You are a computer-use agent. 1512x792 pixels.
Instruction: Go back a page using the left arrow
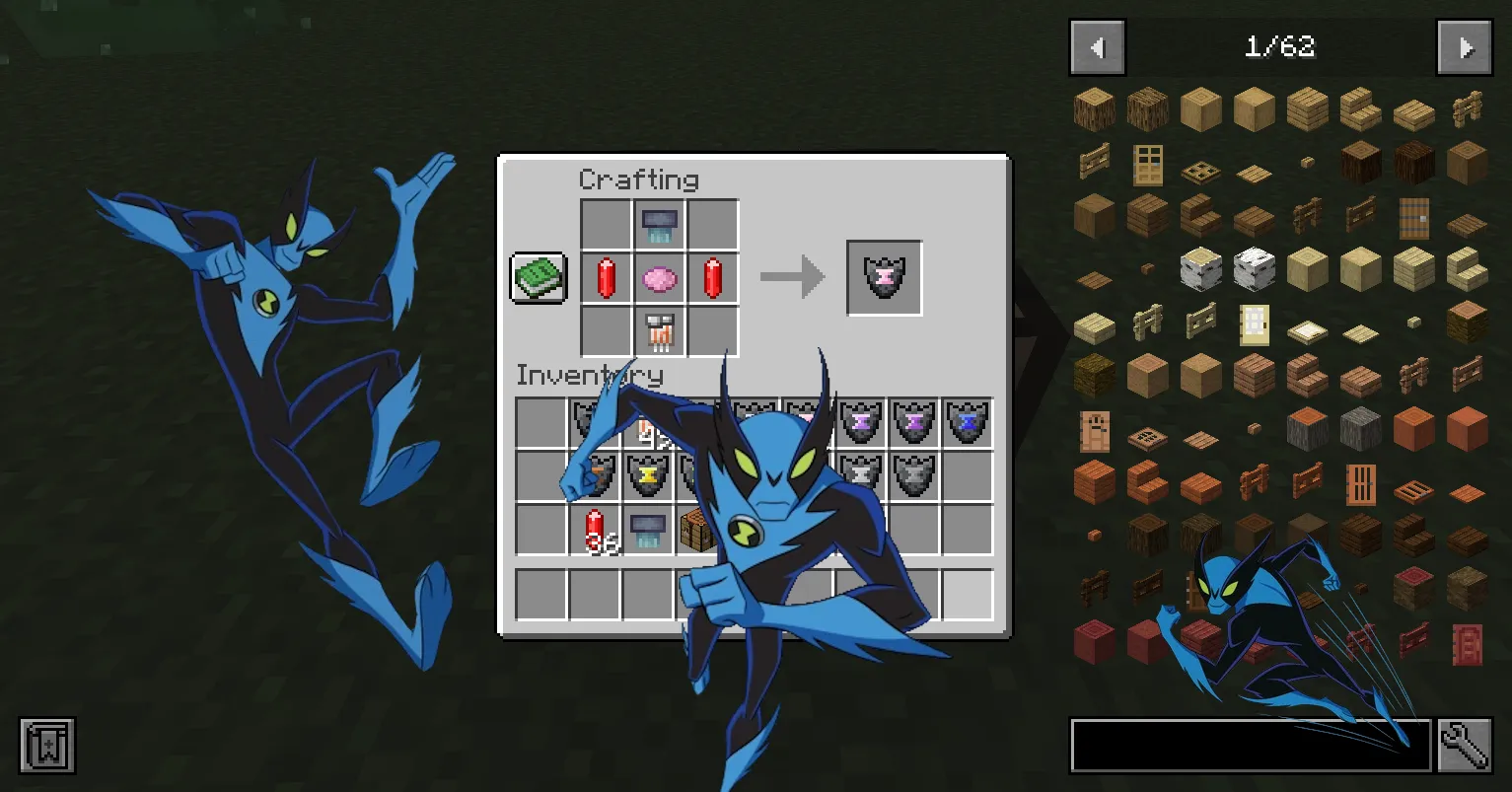(1098, 46)
